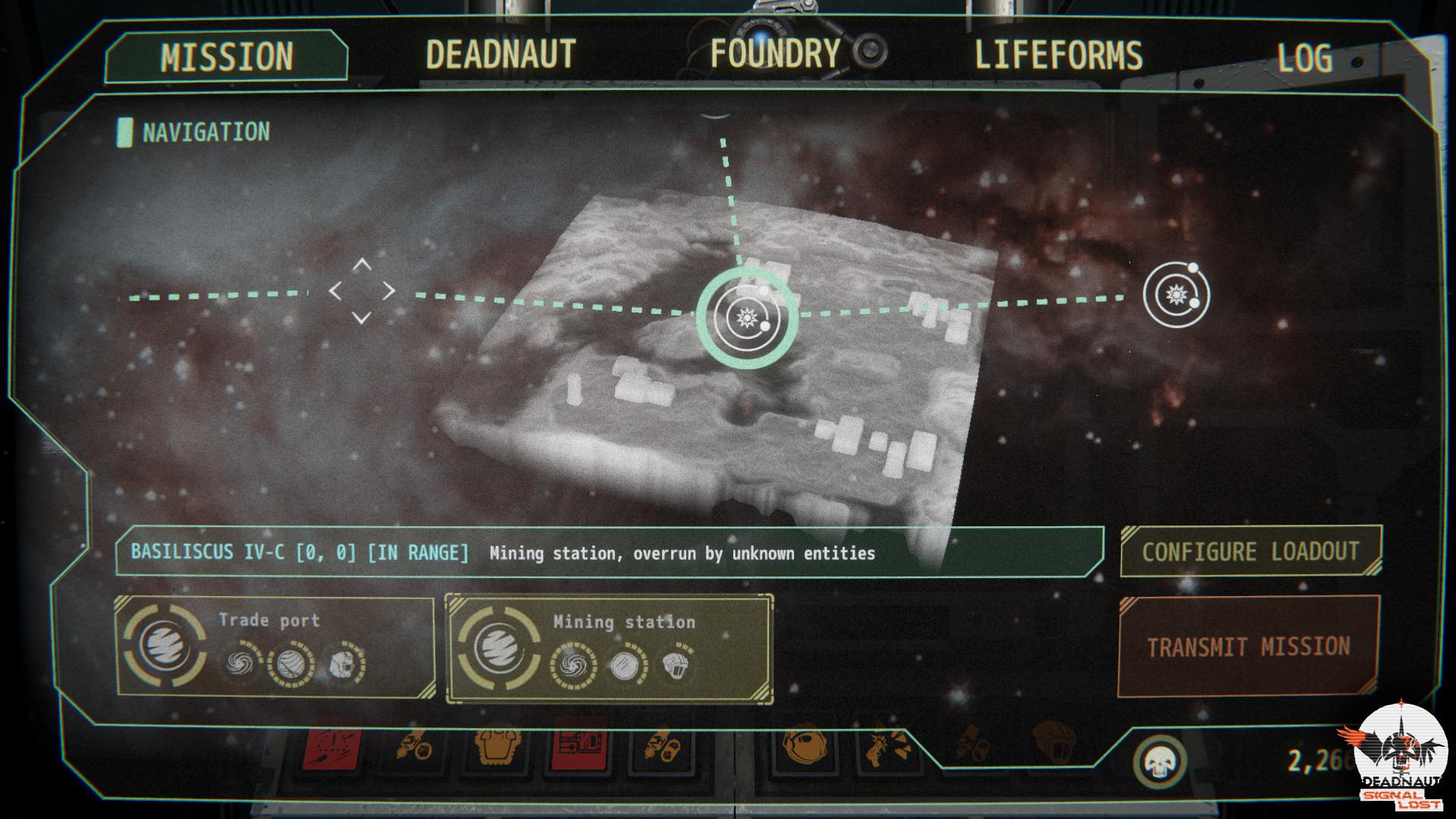The image size is (1456, 819).
Task: Choose the Mining station mission card
Action: (609, 648)
